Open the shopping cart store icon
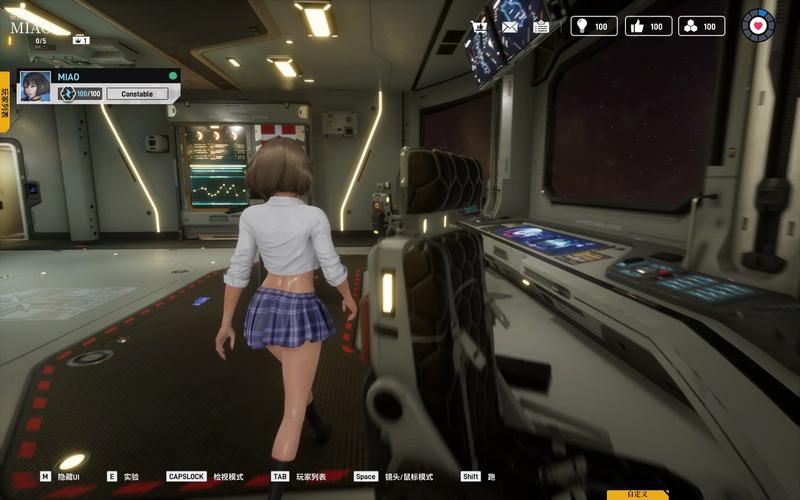Image resolution: width=800 pixels, height=500 pixels. (x=480, y=26)
